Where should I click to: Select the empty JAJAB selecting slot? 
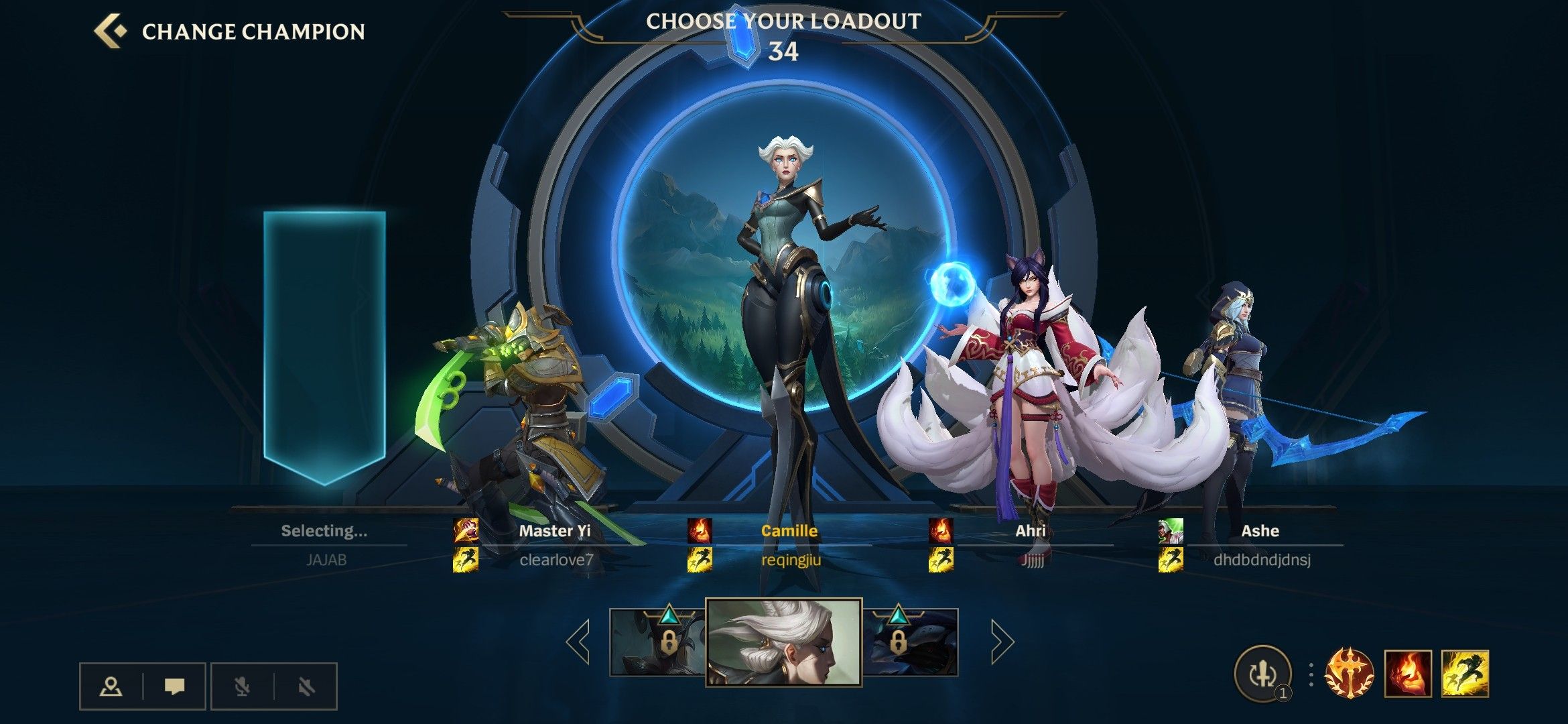tap(324, 349)
